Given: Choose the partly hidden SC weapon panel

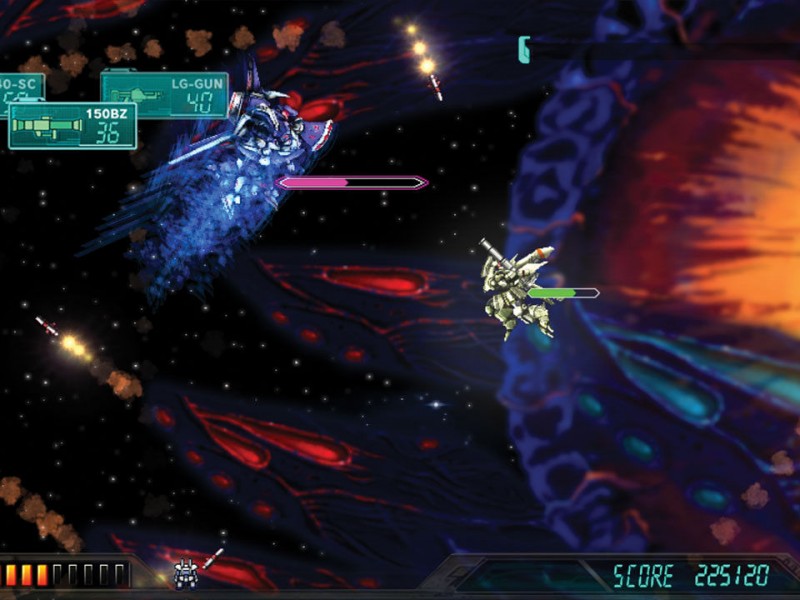Looking at the screenshot, I should tap(20, 86).
